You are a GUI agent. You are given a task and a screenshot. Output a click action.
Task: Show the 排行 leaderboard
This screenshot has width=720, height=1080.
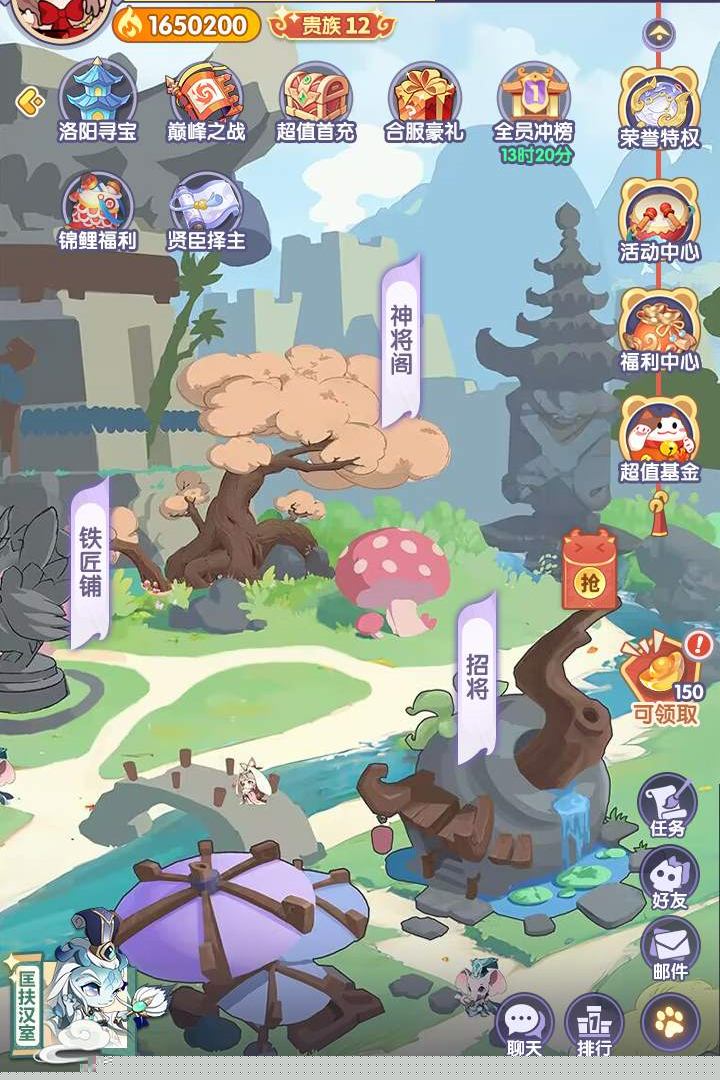click(594, 1023)
